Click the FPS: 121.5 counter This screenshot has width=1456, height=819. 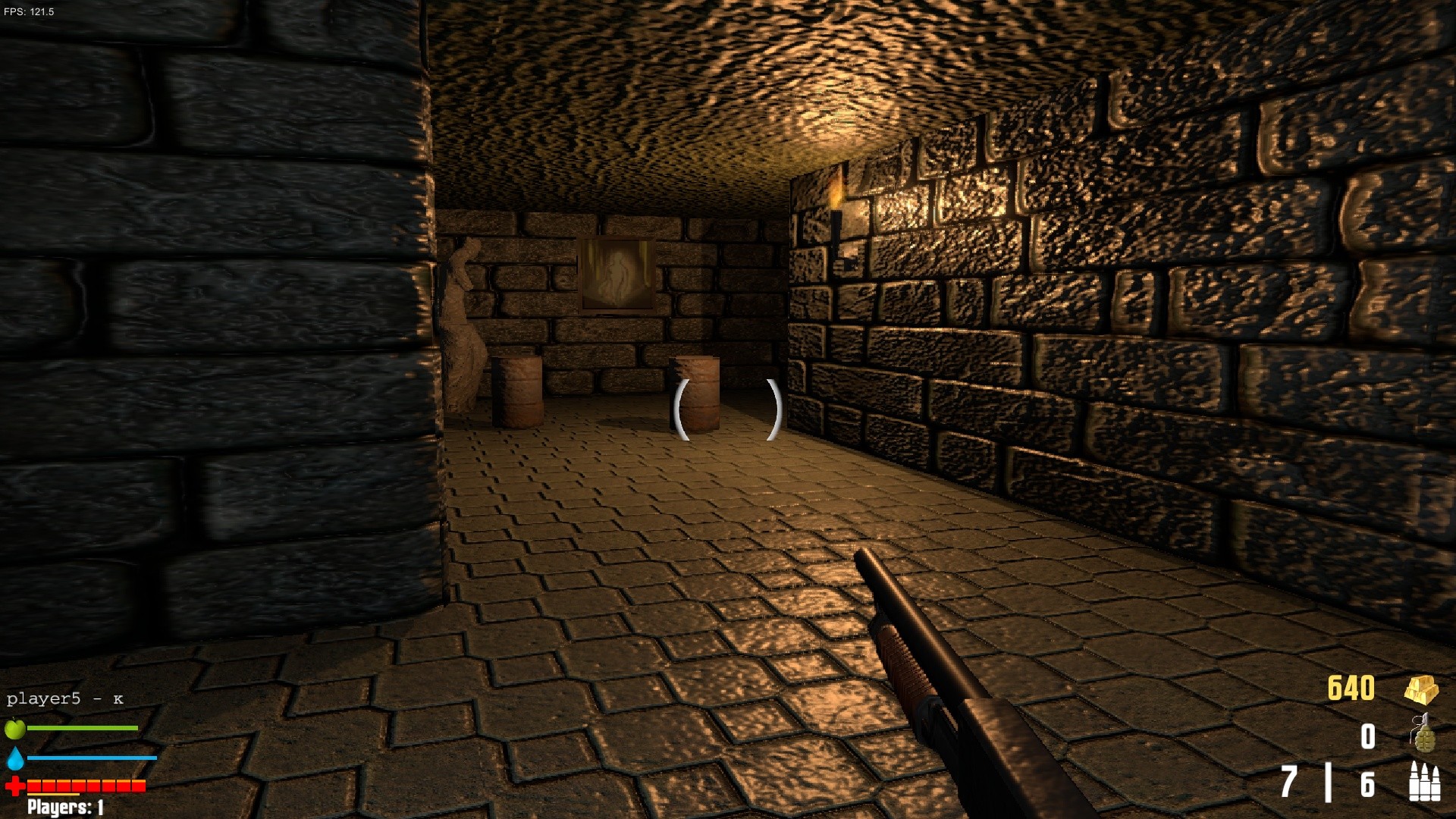click(x=30, y=11)
